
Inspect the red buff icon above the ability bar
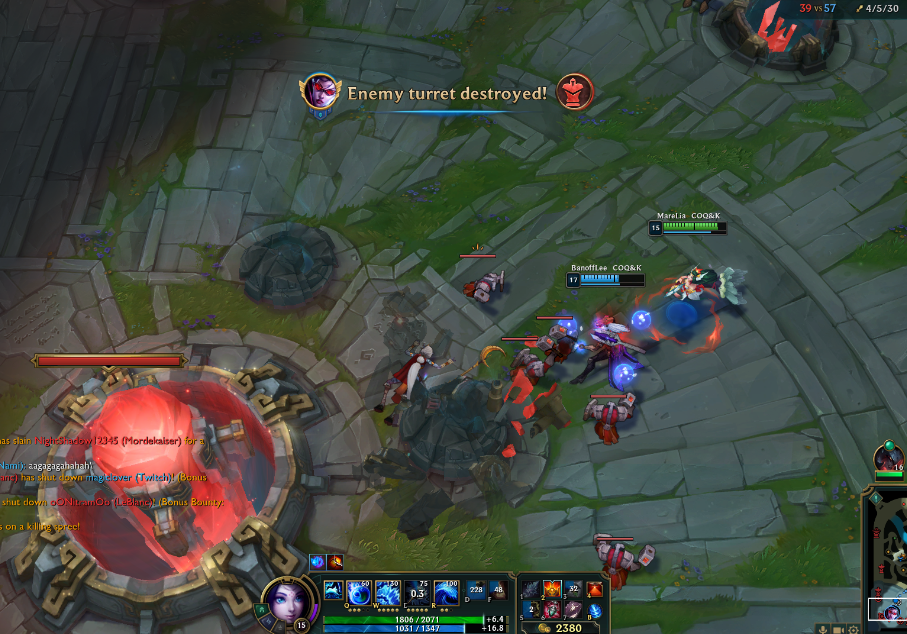click(x=334, y=562)
